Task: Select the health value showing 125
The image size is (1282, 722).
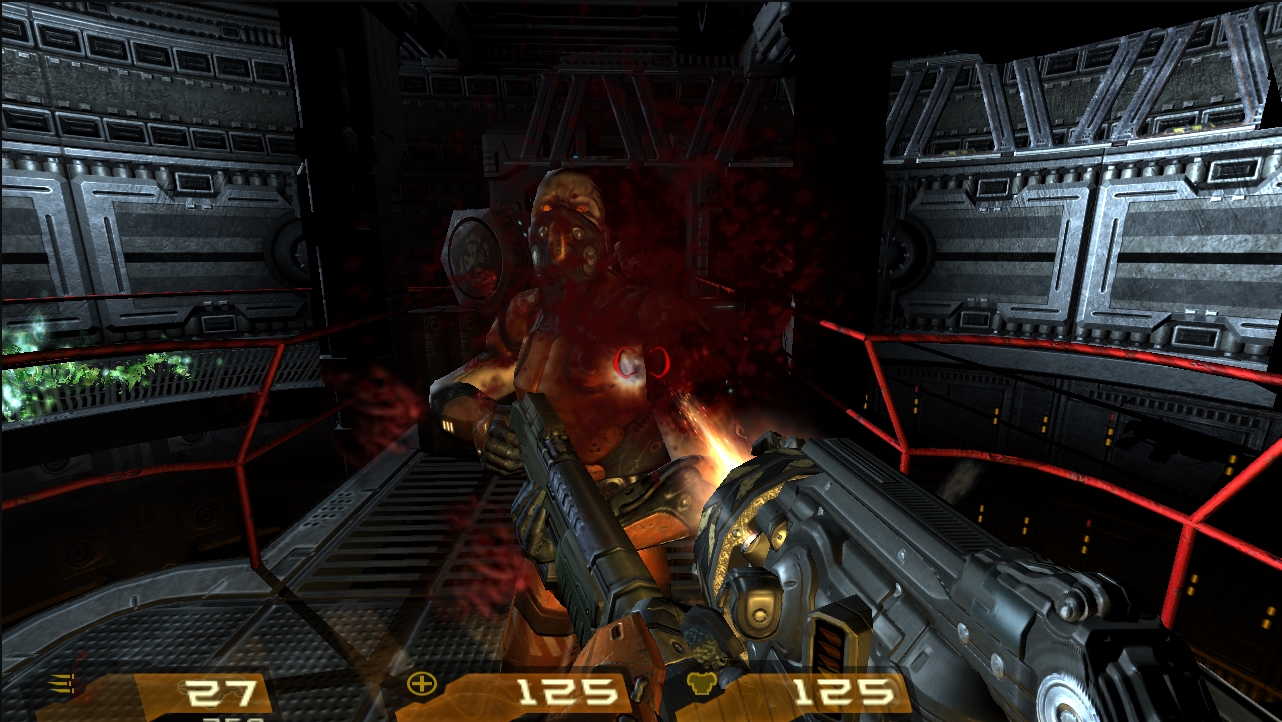Action: (x=570, y=689)
